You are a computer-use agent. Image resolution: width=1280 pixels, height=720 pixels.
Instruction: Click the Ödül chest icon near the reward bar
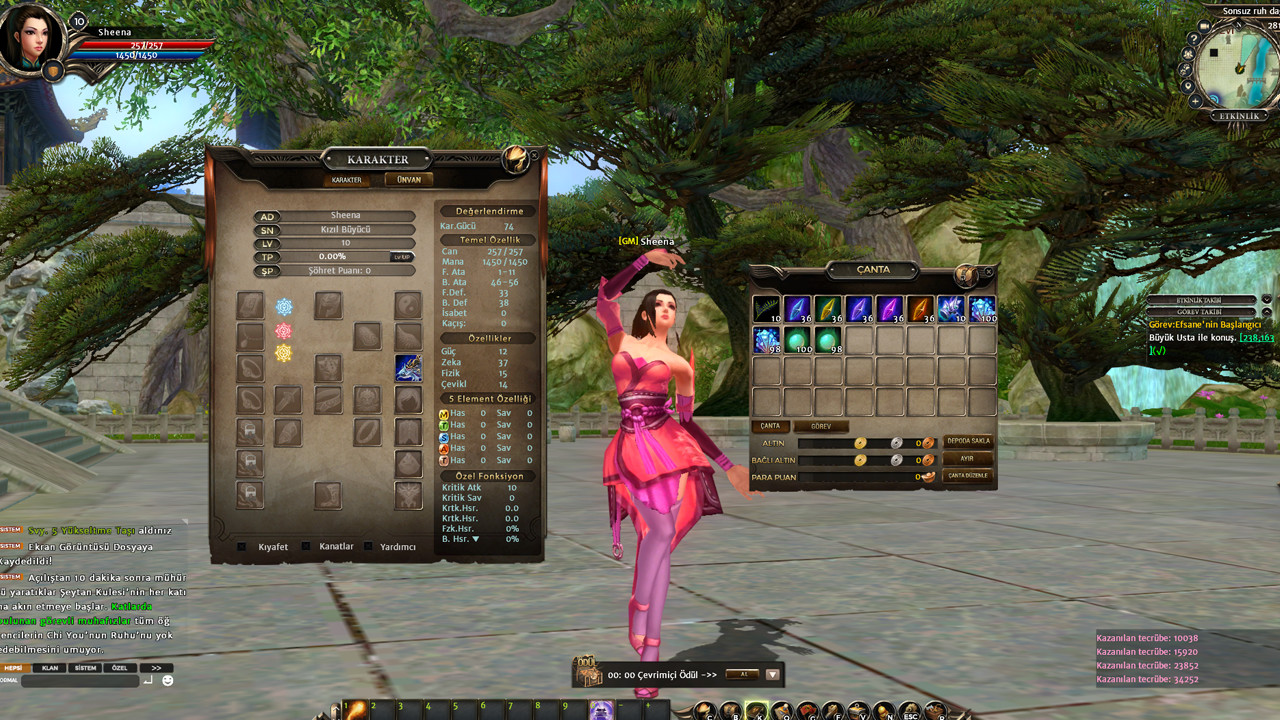tap(587, 675)
